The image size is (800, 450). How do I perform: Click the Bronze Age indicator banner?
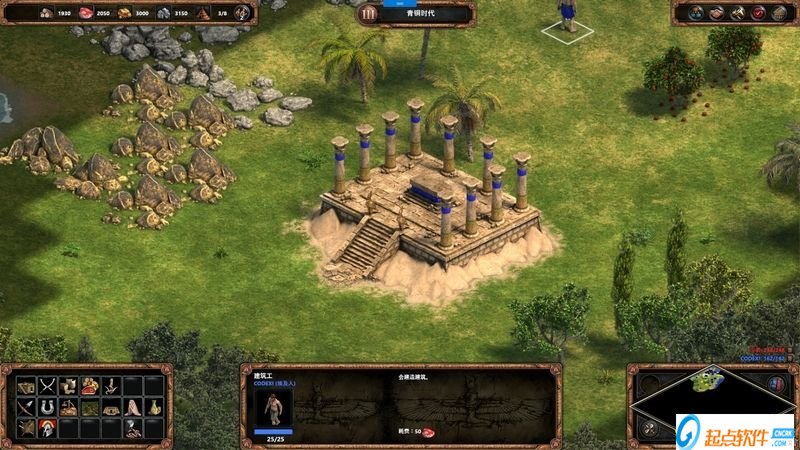point(415,14)
